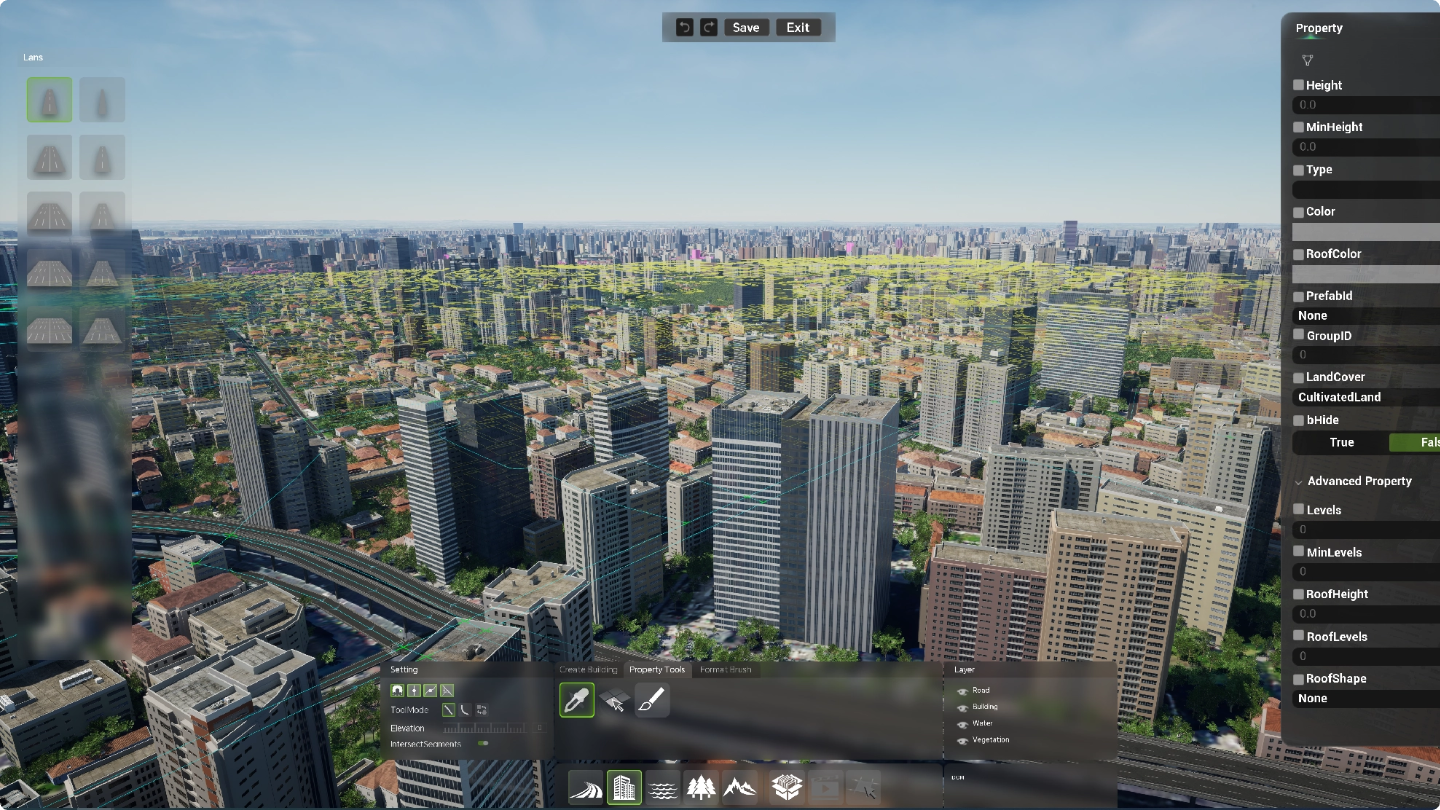Set bHide to True

[x=1341, y=443]
